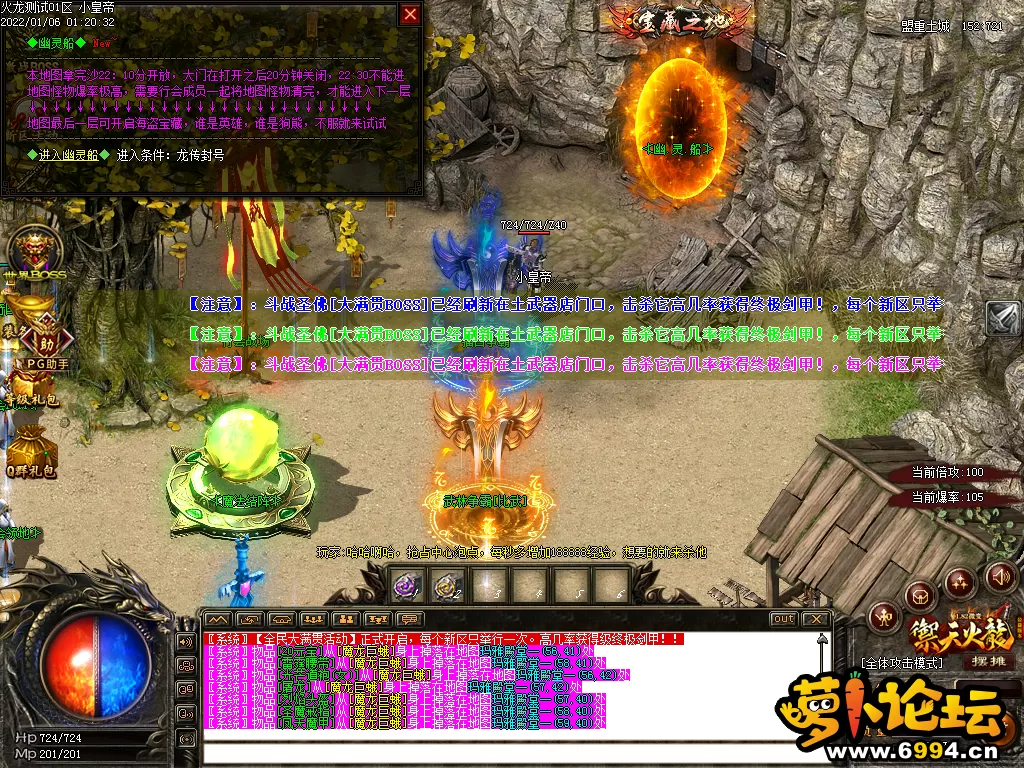
Task: Open the character figure round button
Action: click(x=883, y=618)
